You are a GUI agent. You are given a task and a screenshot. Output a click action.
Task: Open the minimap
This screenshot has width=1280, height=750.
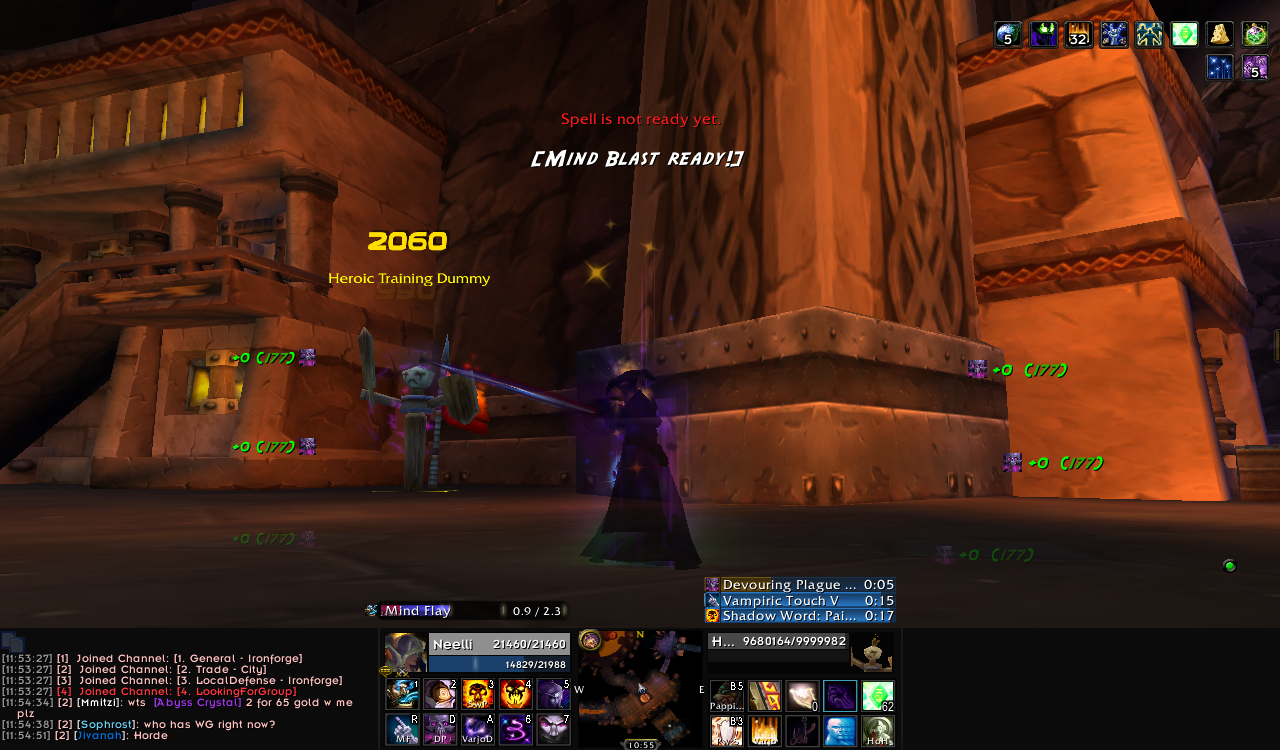[x=640, y=688]
